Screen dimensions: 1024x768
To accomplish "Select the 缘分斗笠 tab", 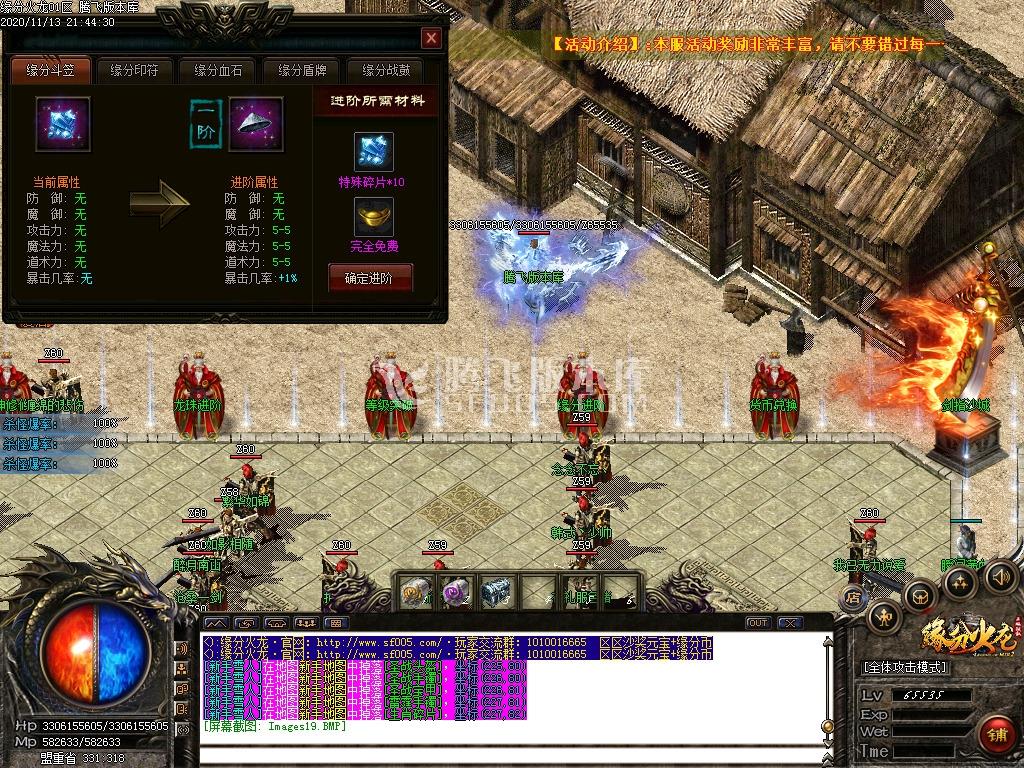I will tap(50, 71).
